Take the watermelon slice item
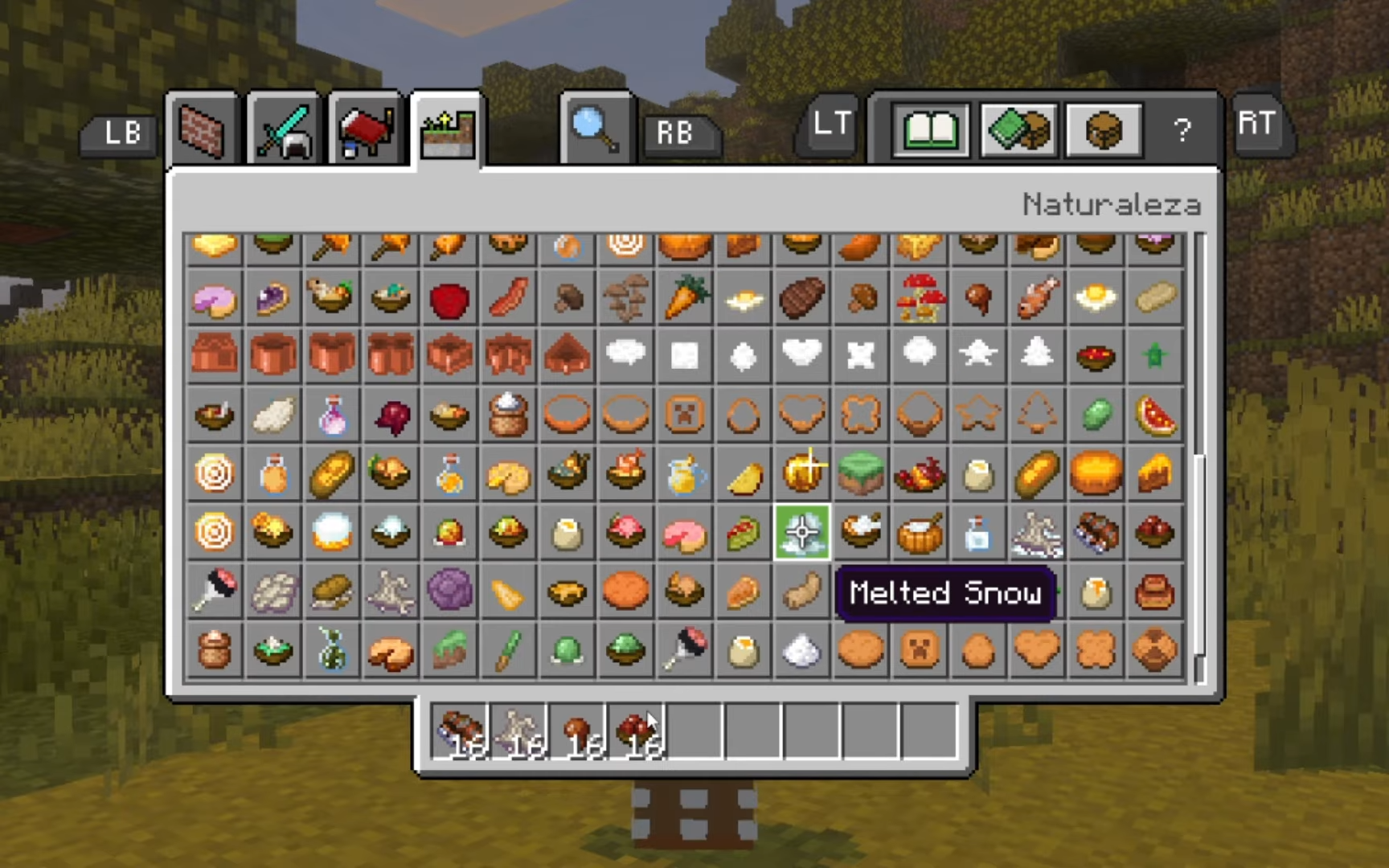 coord(1155,416)
